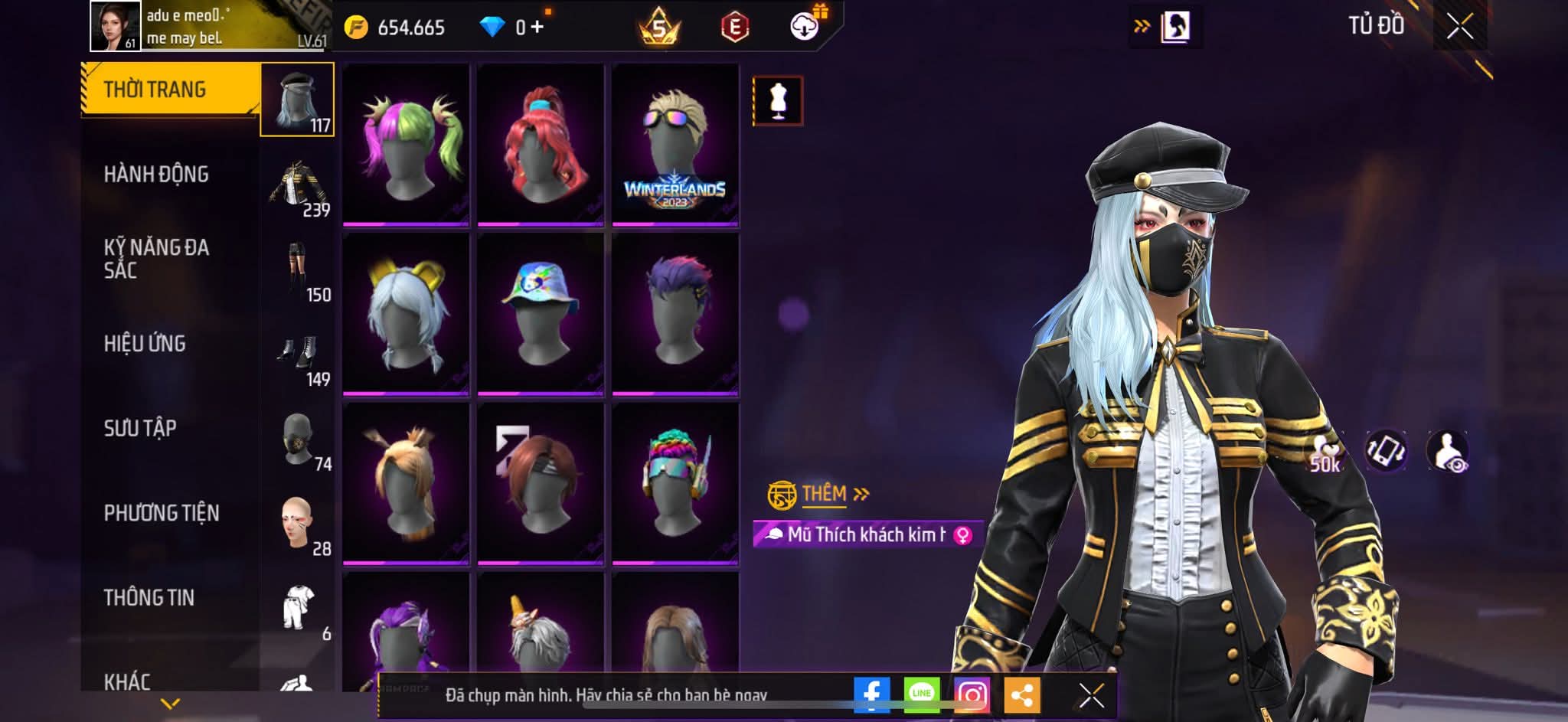Viewport: 1568px width, 722px height.
Task: Open the Thông Tin section
Action: click(149, 597)
